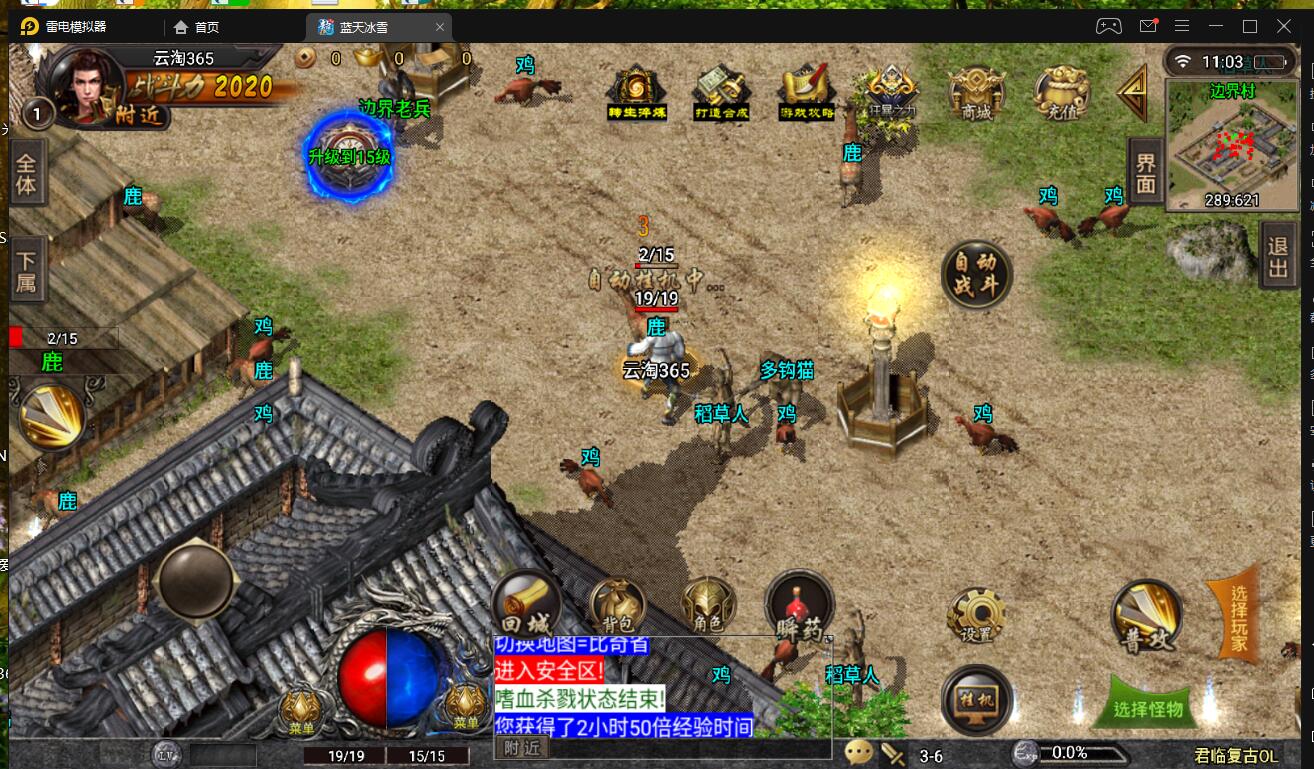1314x769 pixels.
Task: Maximize the emulator window
Action: 1250,26
